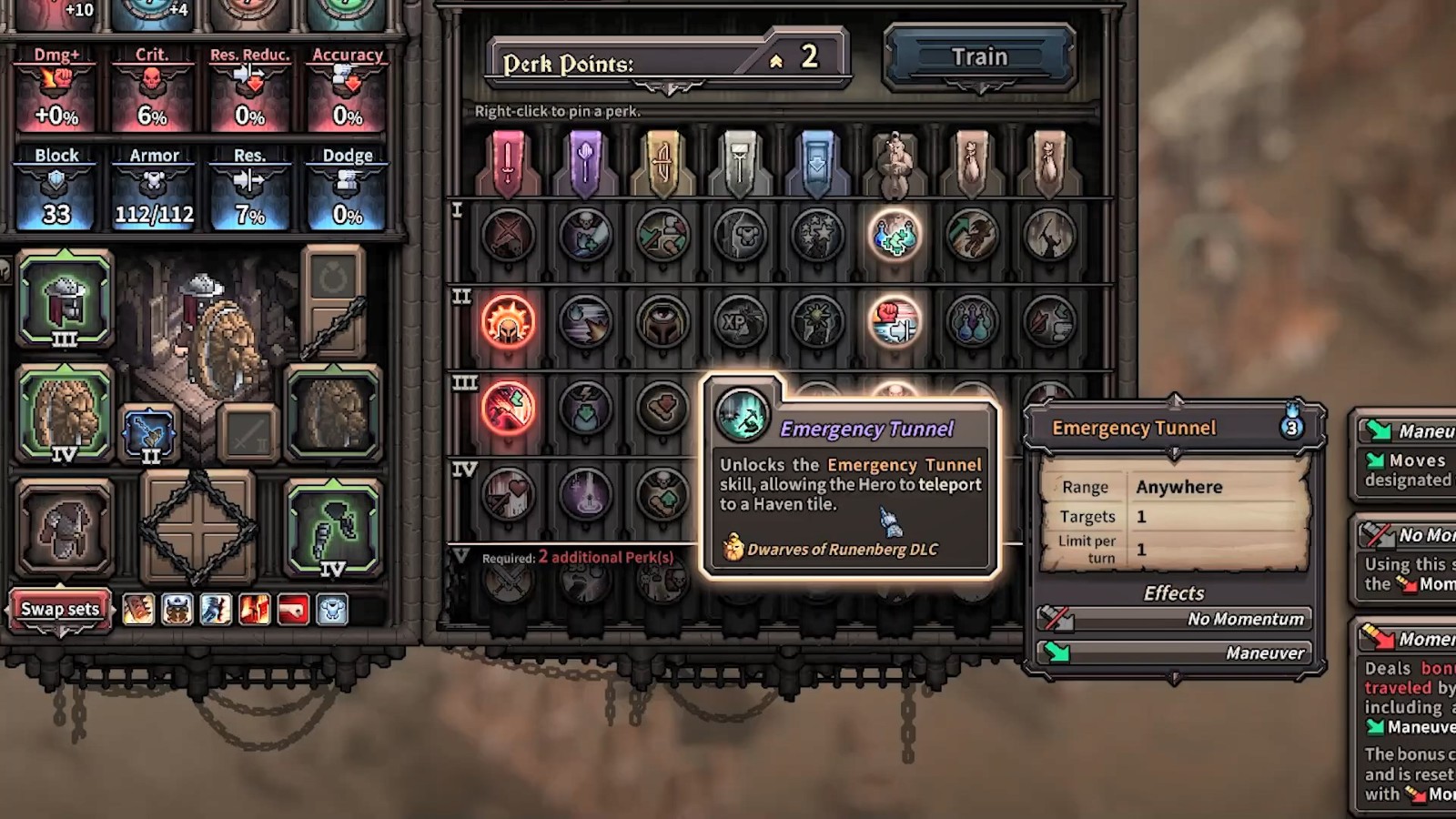This screenshot has width=1456, height=819.
Task: Pick the potion perk highlighted in tier I
Action: click(x=895, y=236)
